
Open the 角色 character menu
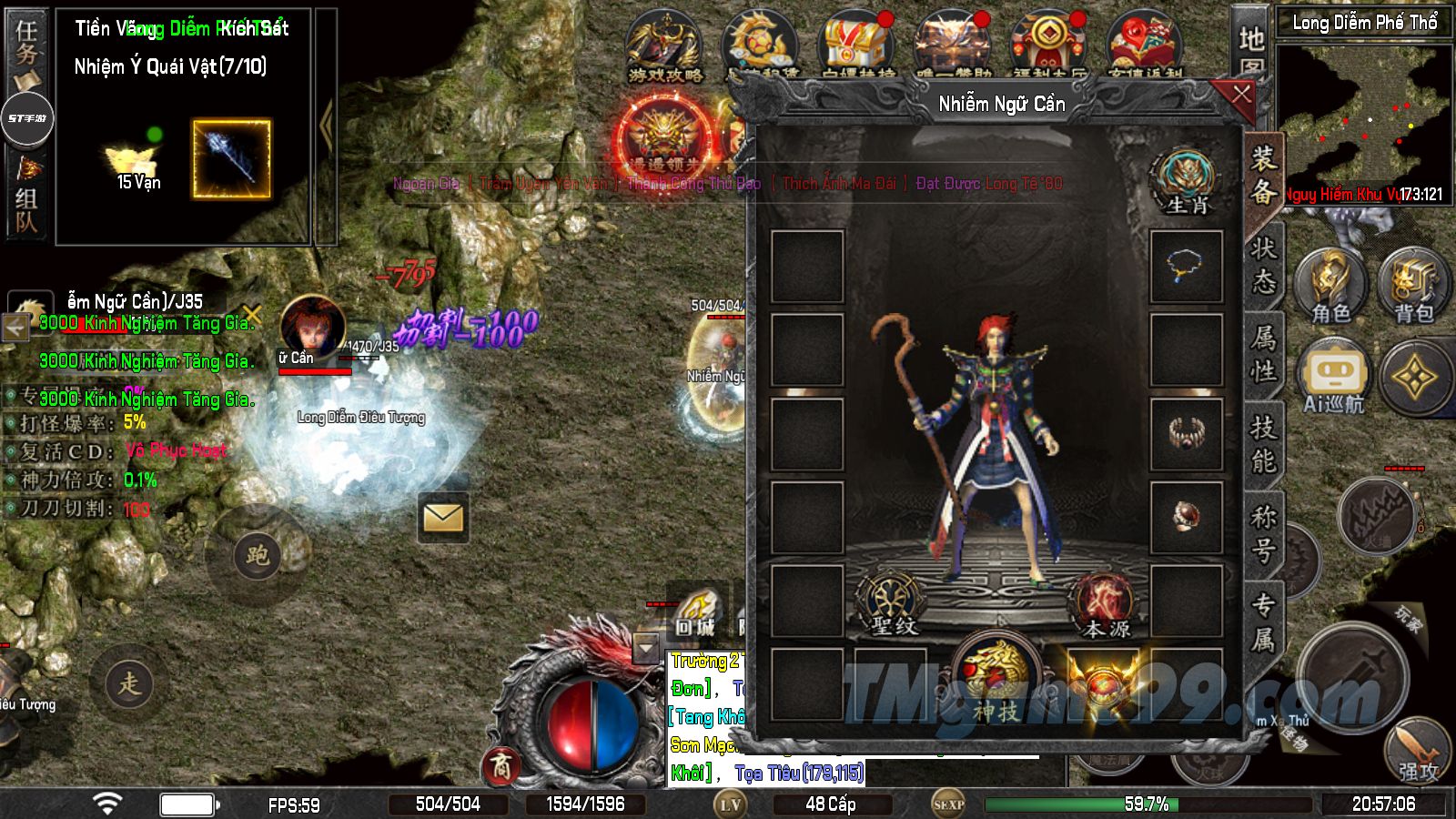(1330, 285)
